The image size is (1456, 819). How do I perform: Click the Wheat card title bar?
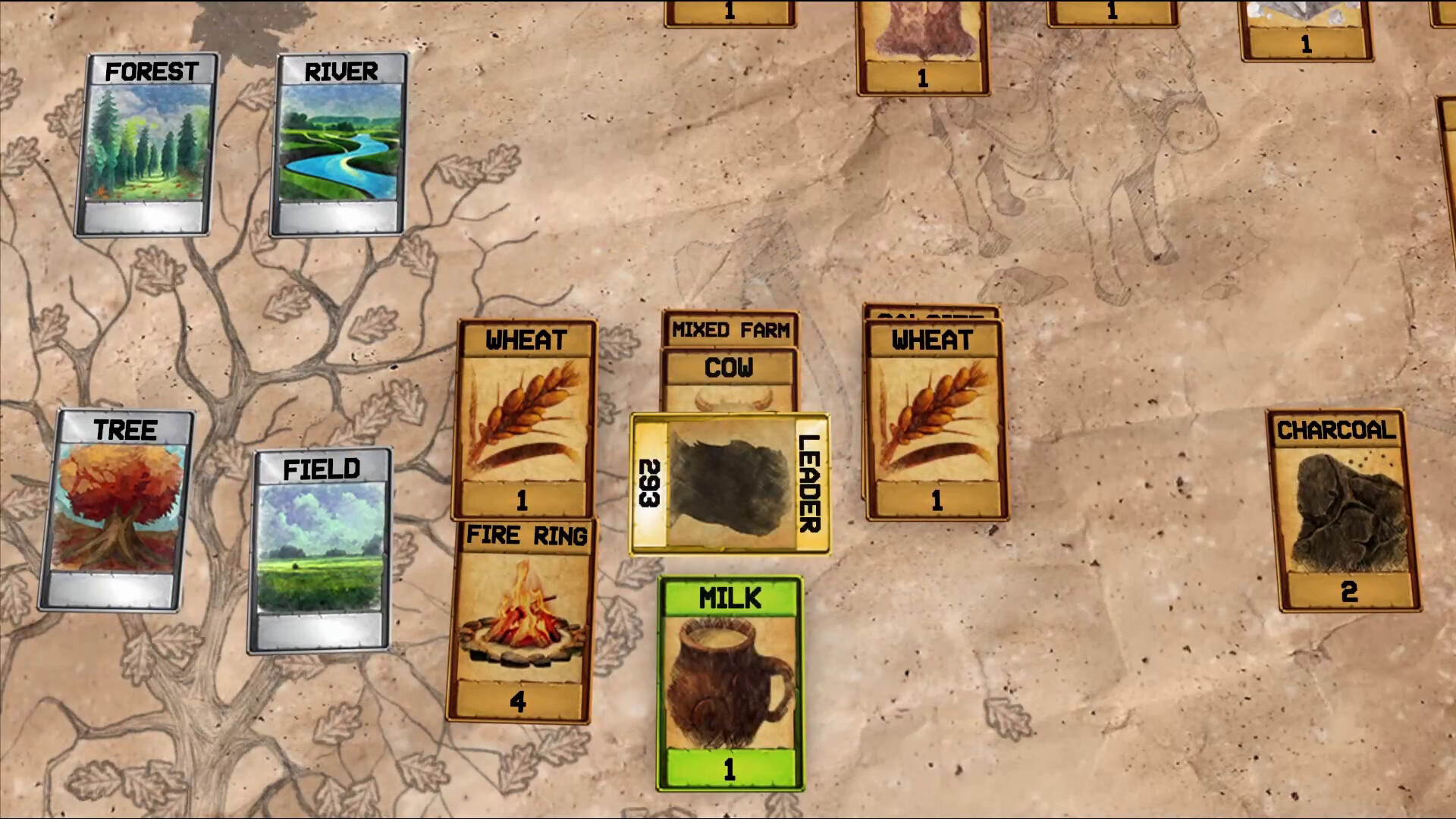[526, 340]
